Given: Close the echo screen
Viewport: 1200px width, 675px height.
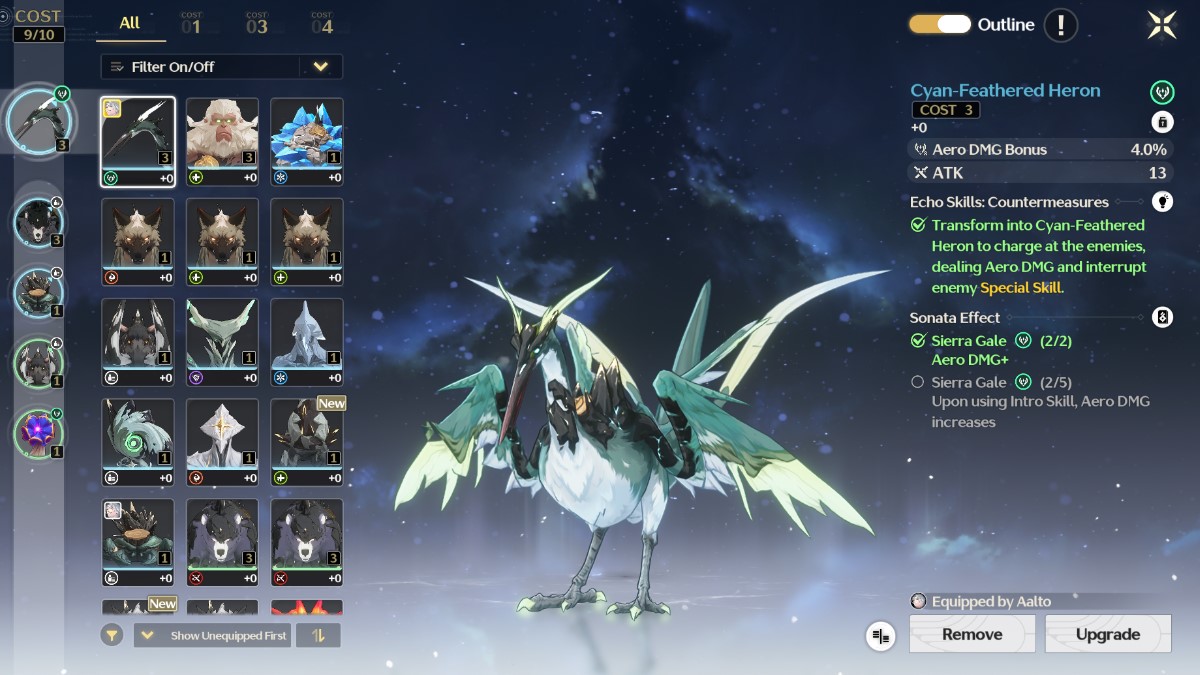Looking at the screenshot, I should 1162,25.
